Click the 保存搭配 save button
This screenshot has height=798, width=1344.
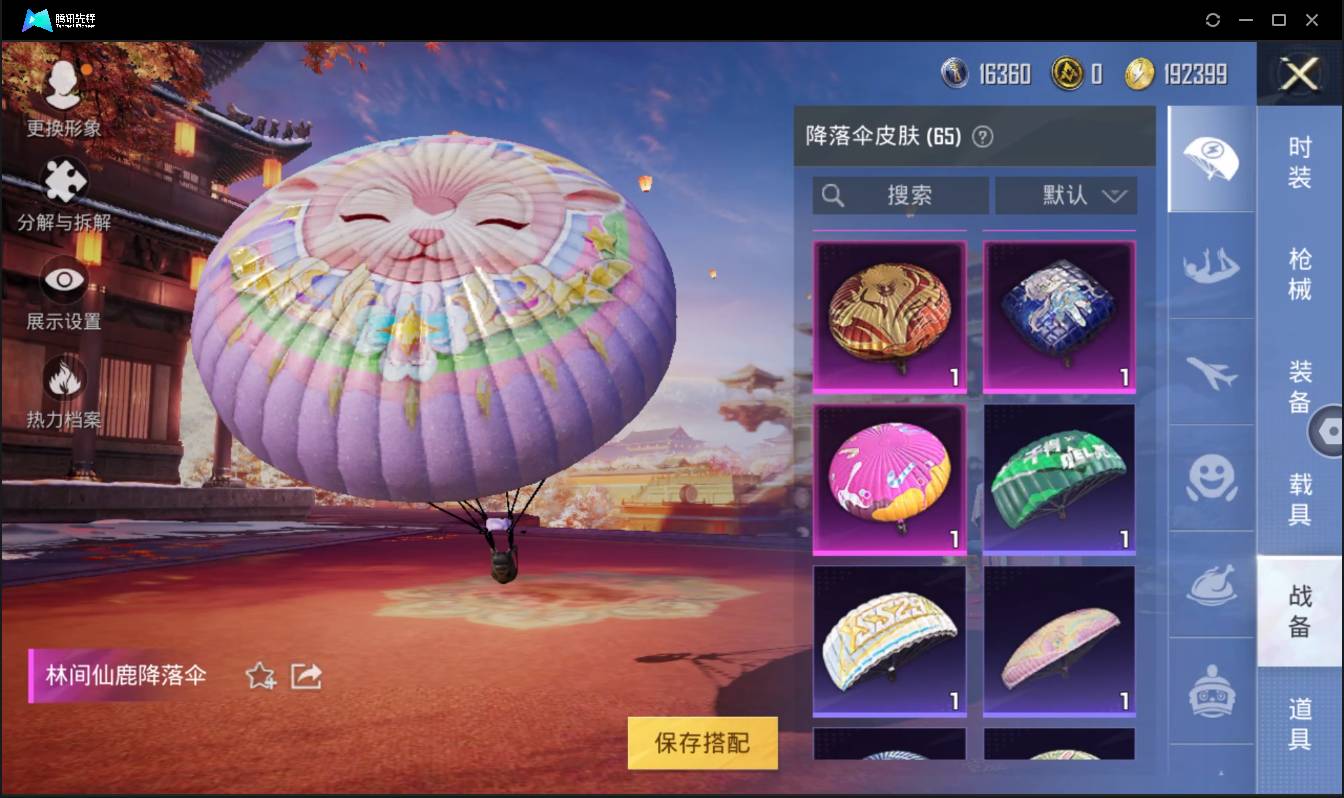[x=702, y=743]
